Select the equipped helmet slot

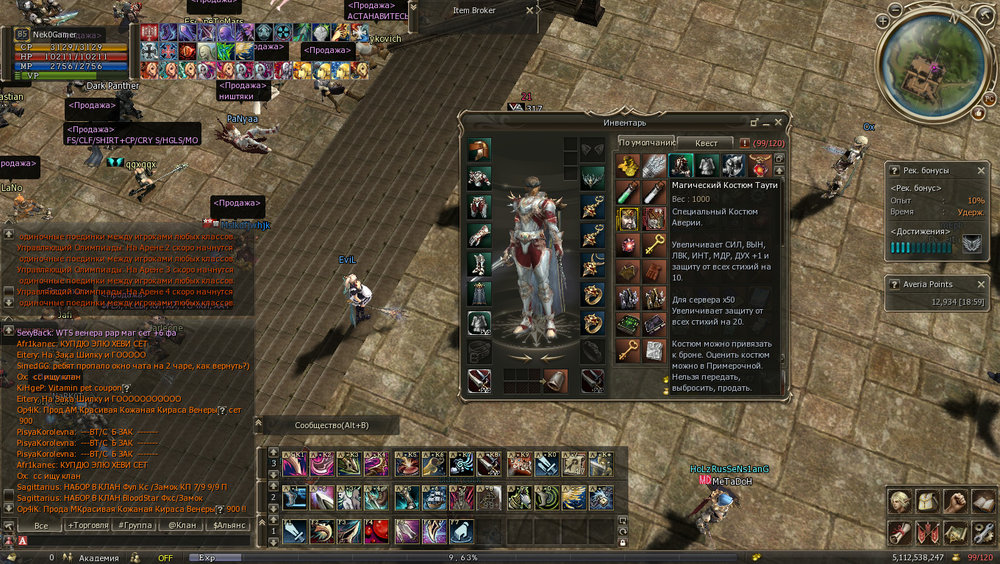coord(479,150)
